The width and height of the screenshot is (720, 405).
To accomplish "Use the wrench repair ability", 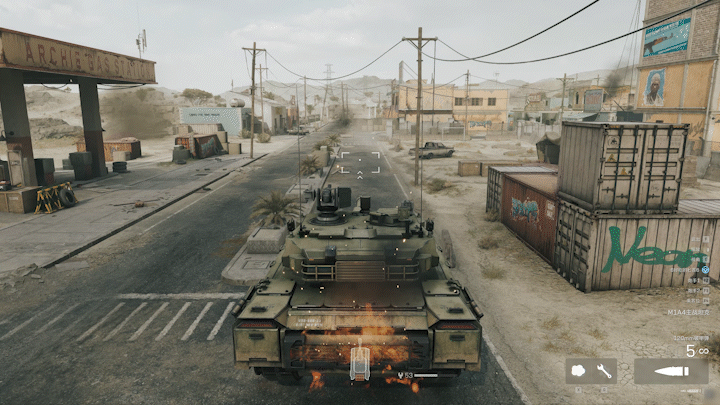I will [x=604, y=371].
